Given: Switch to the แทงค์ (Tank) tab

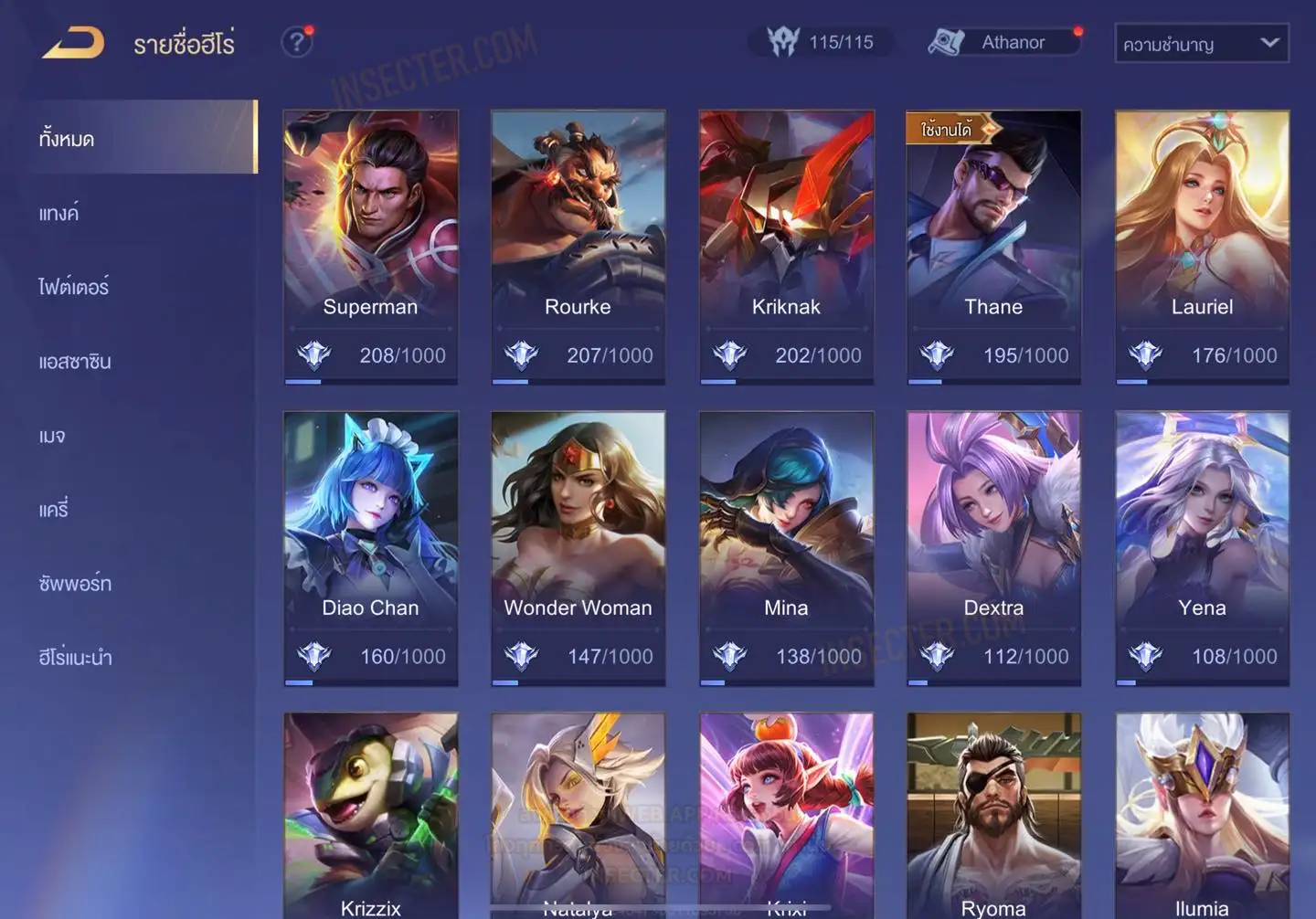Looking at the screenshot, I should click(x=59, y=213).
